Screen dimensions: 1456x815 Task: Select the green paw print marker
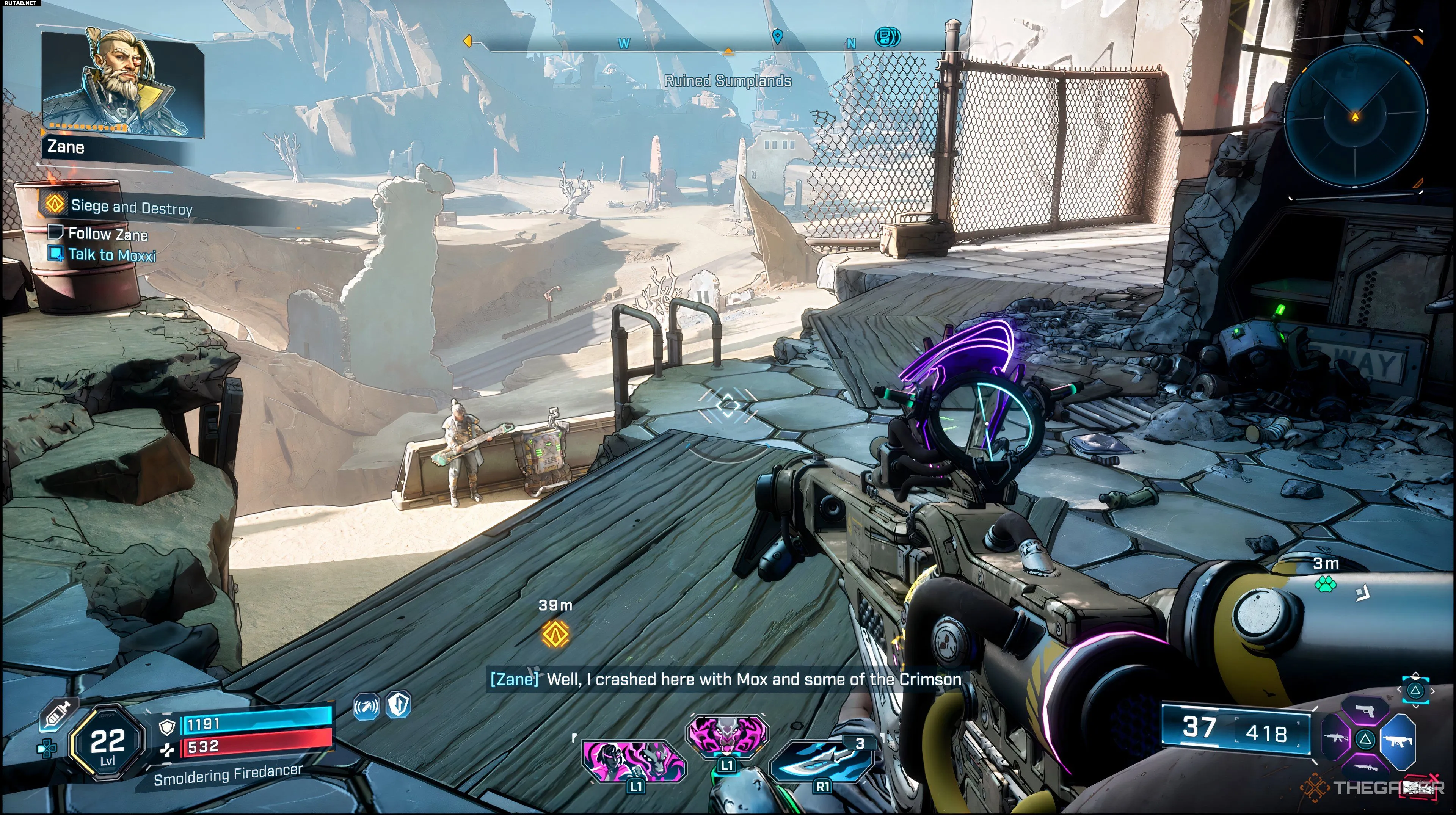[1326, 583]
